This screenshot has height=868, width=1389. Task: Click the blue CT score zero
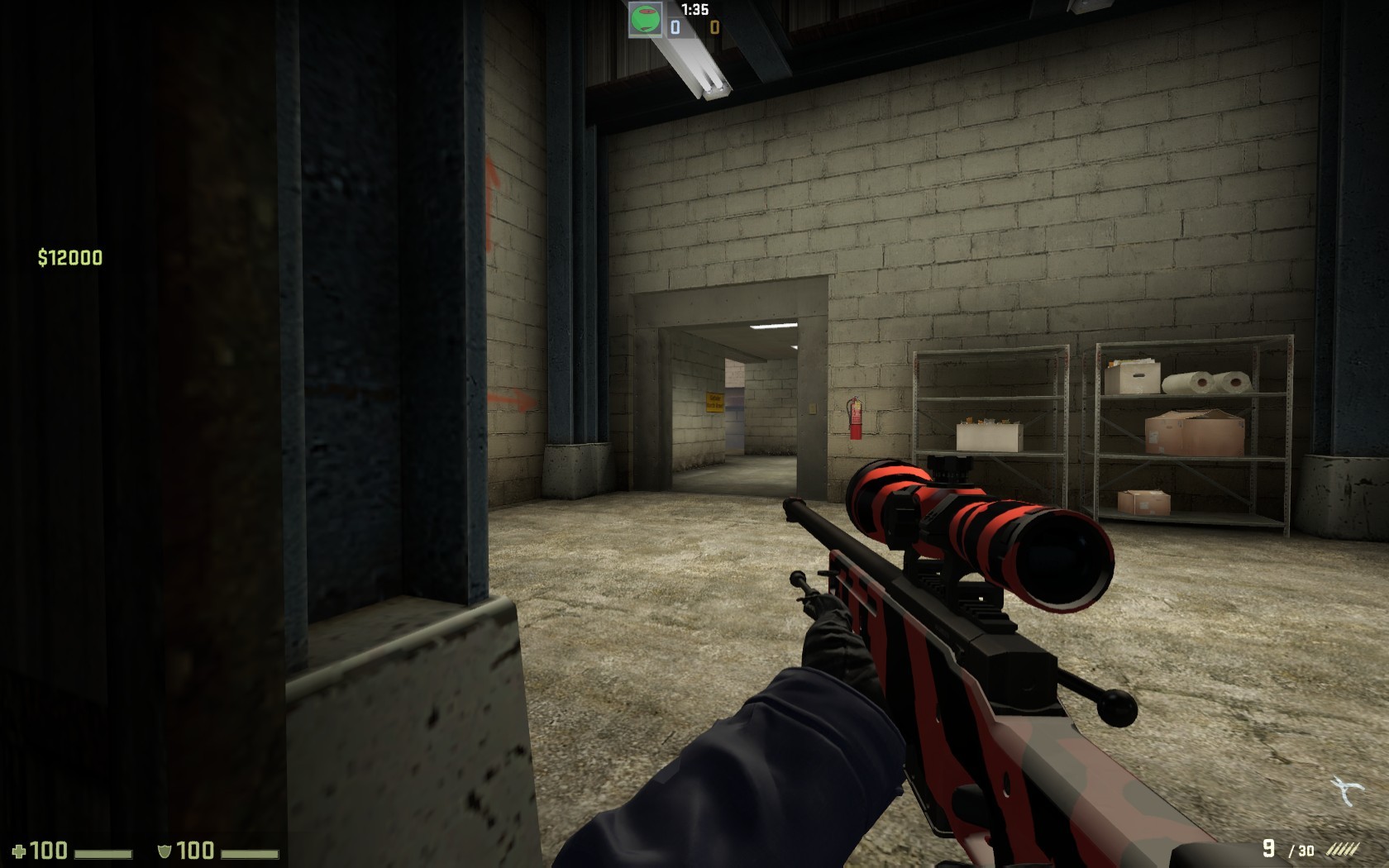point(675,26)
